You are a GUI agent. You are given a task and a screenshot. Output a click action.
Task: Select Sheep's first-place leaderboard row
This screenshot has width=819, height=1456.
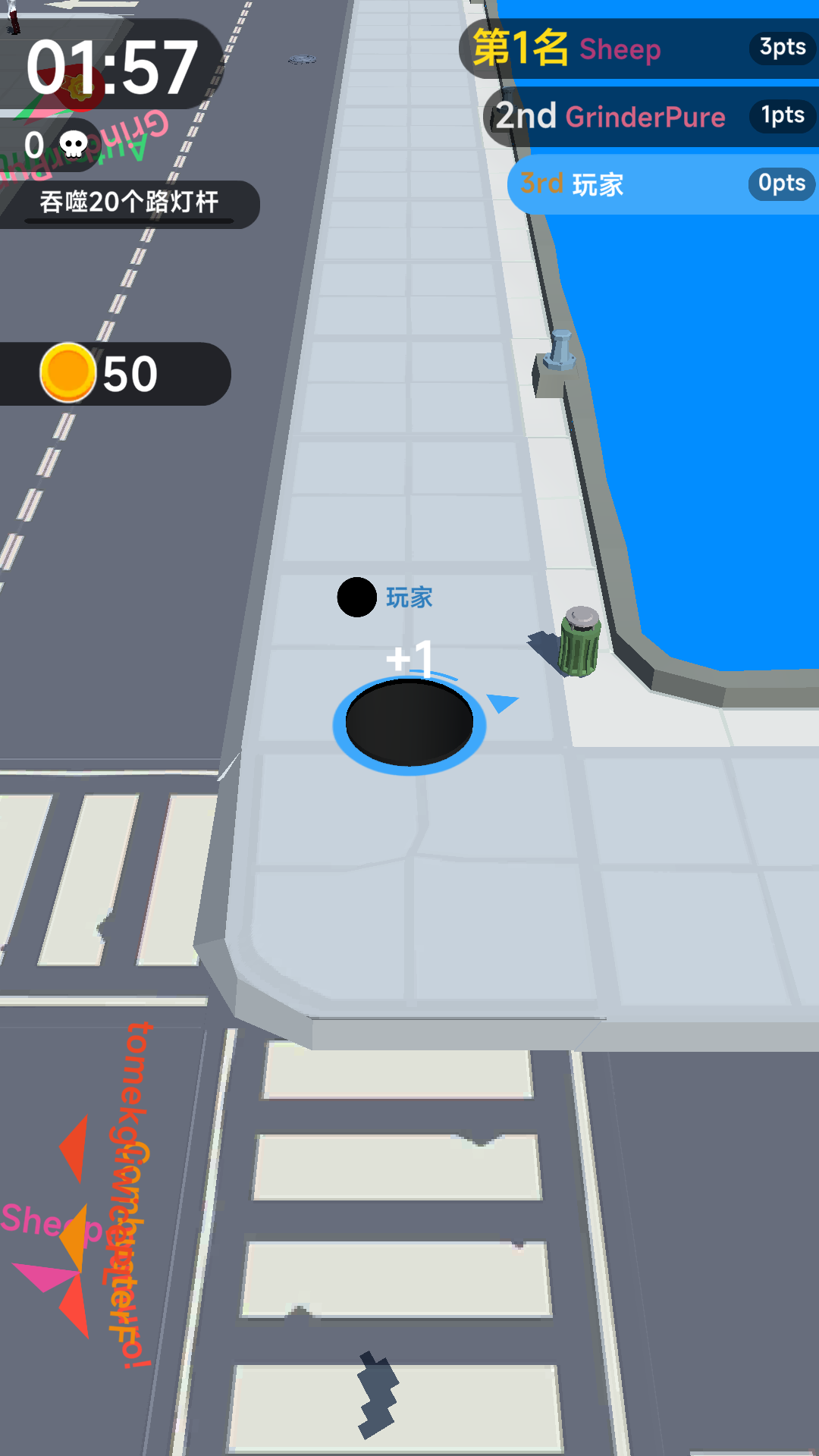click(641, 49)
